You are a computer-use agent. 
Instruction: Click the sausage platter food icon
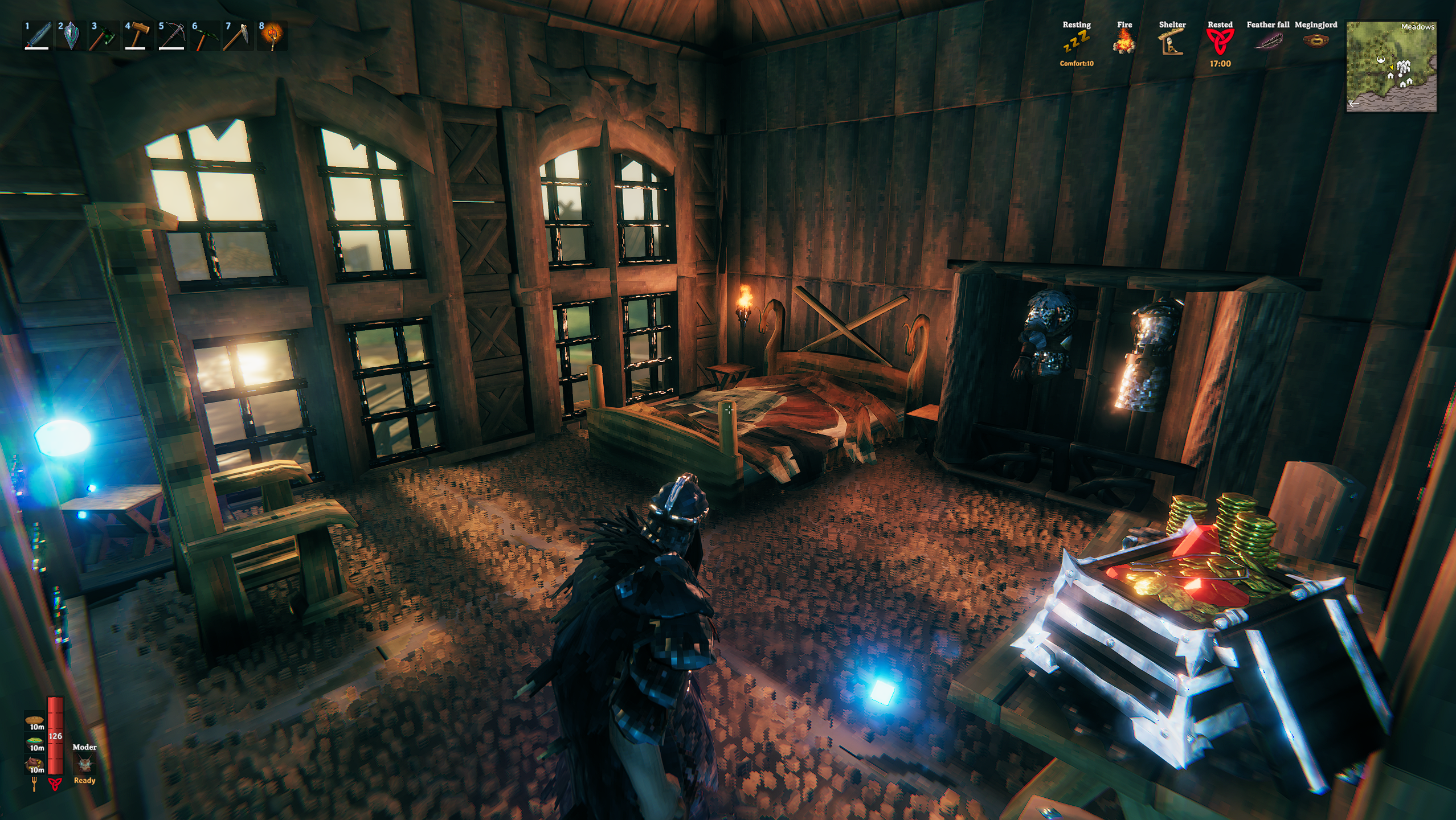[x=35, y=764]
